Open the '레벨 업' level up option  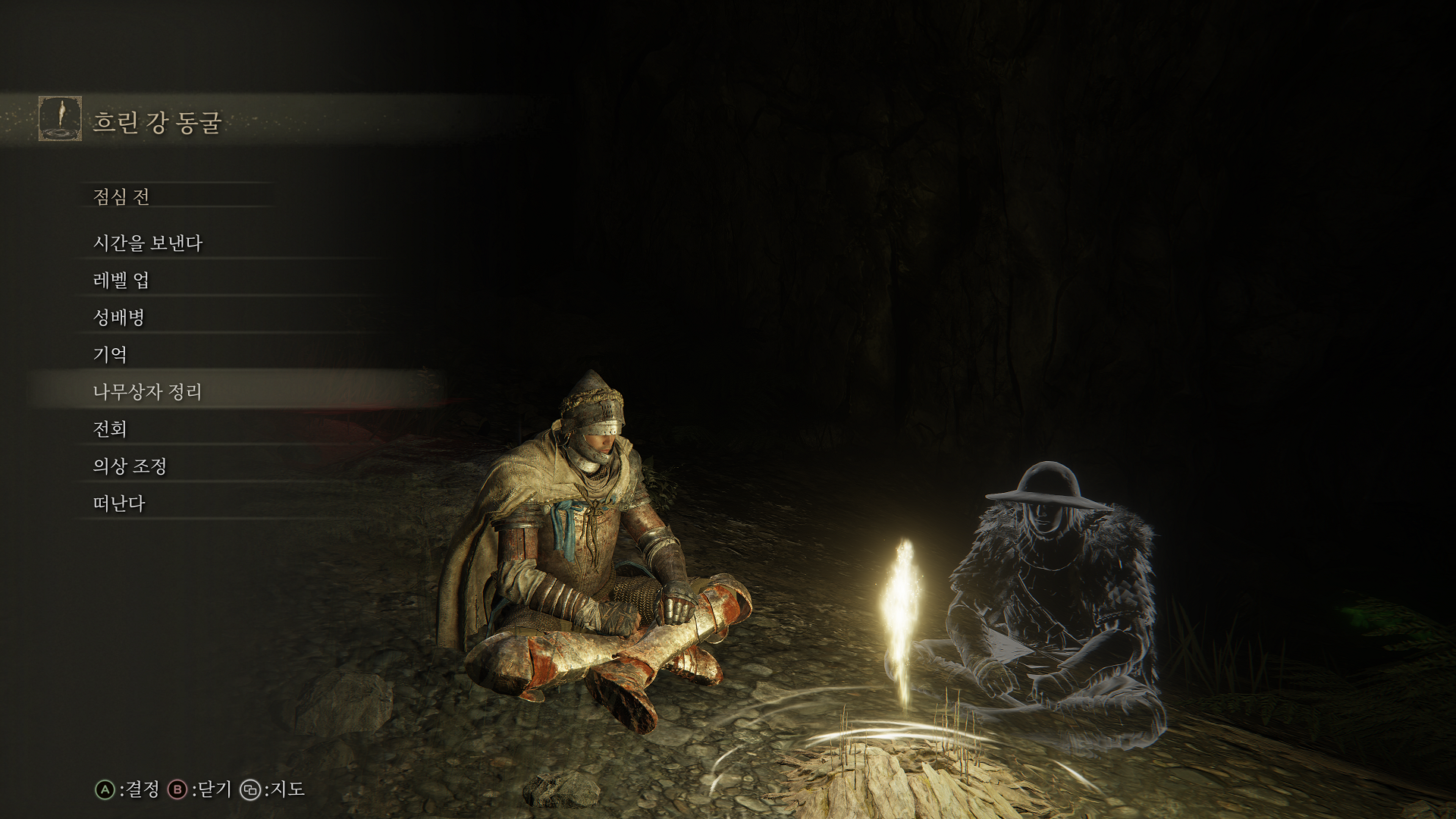[121, 280]
